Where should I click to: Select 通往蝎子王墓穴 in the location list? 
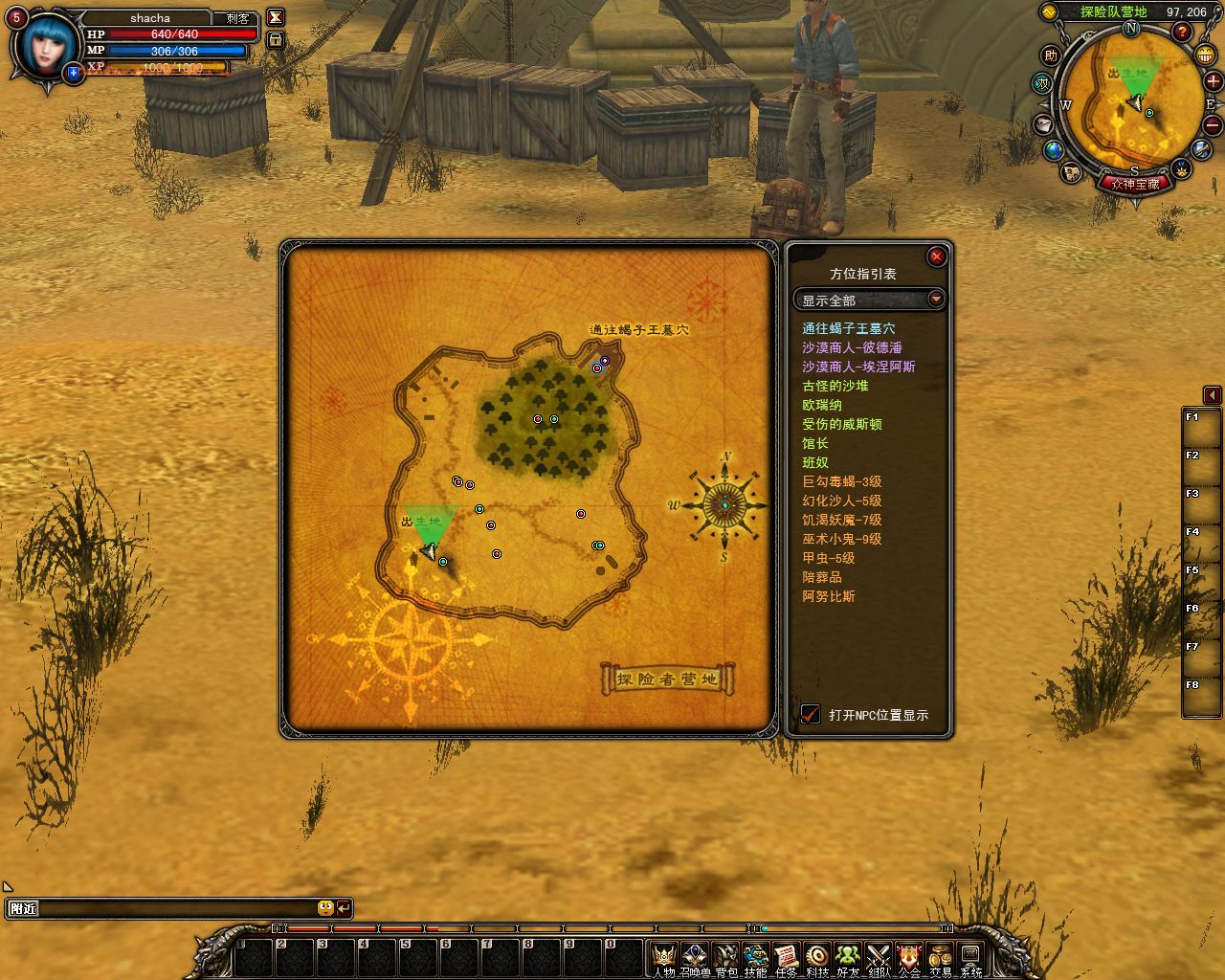click(848, 328)
